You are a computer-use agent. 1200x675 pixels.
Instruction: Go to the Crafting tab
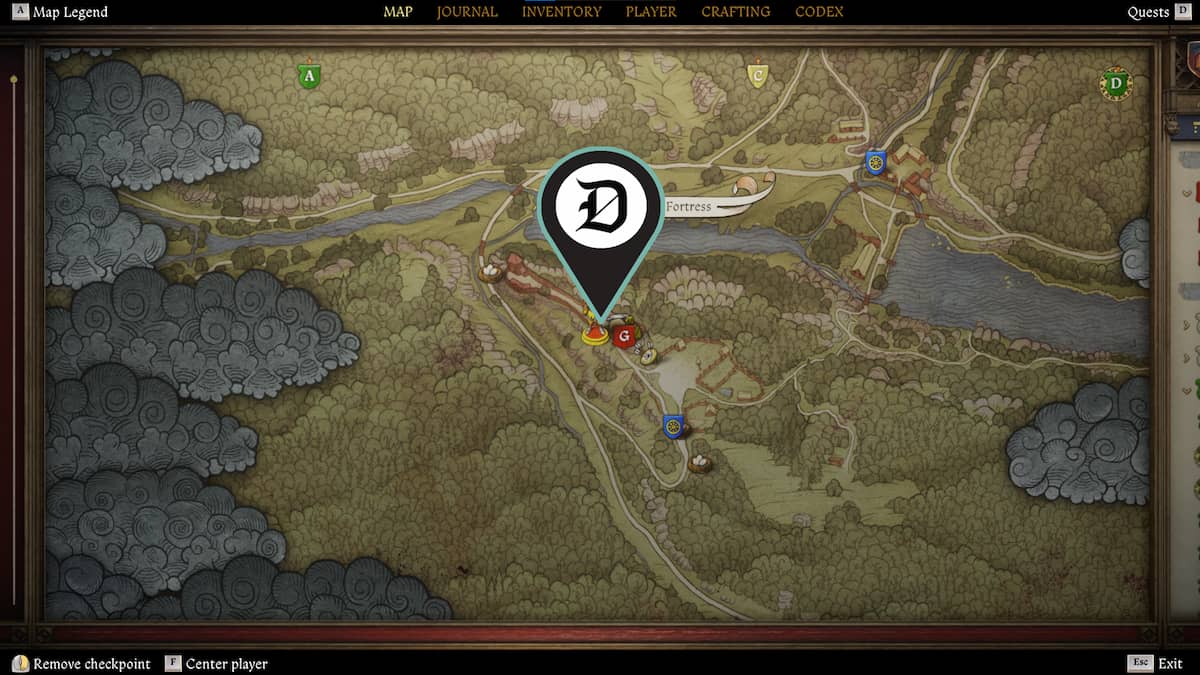[735, 12]
